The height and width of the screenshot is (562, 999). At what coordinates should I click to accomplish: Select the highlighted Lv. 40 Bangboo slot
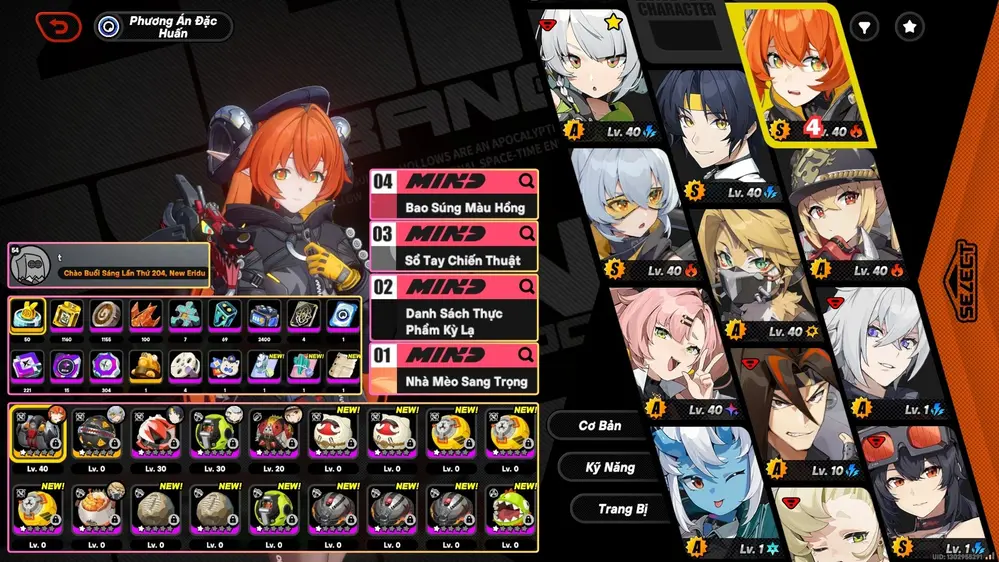click(40, 435)
